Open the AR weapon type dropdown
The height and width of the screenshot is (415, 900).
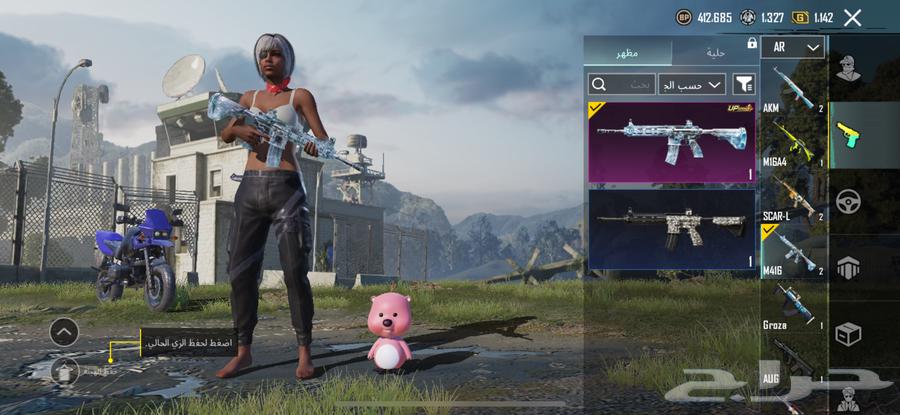click(792, 47)
